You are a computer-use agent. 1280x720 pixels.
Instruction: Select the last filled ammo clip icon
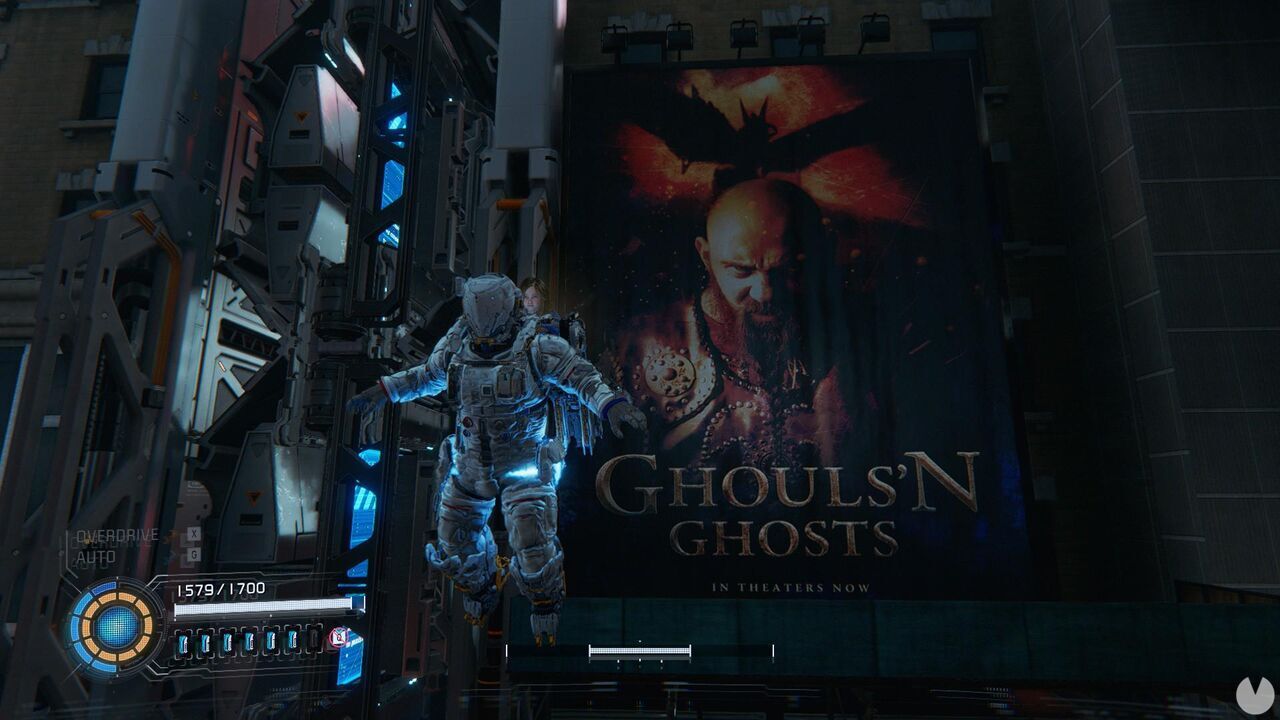point(295,639)
